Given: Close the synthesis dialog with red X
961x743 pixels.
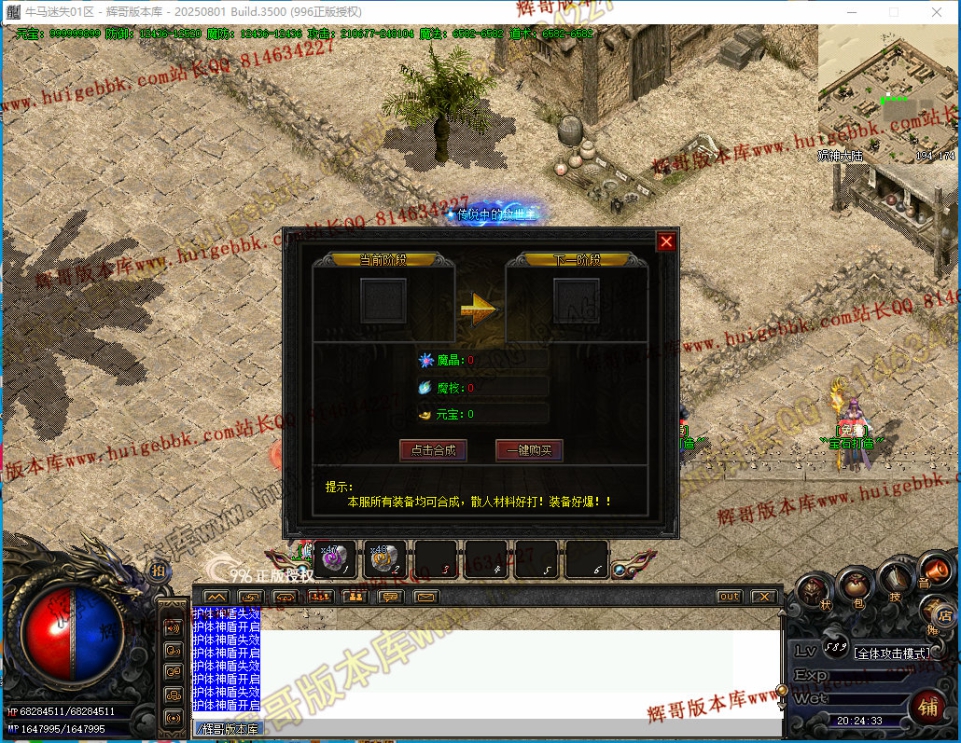Looking at the screenshot, I should (666, 242).
